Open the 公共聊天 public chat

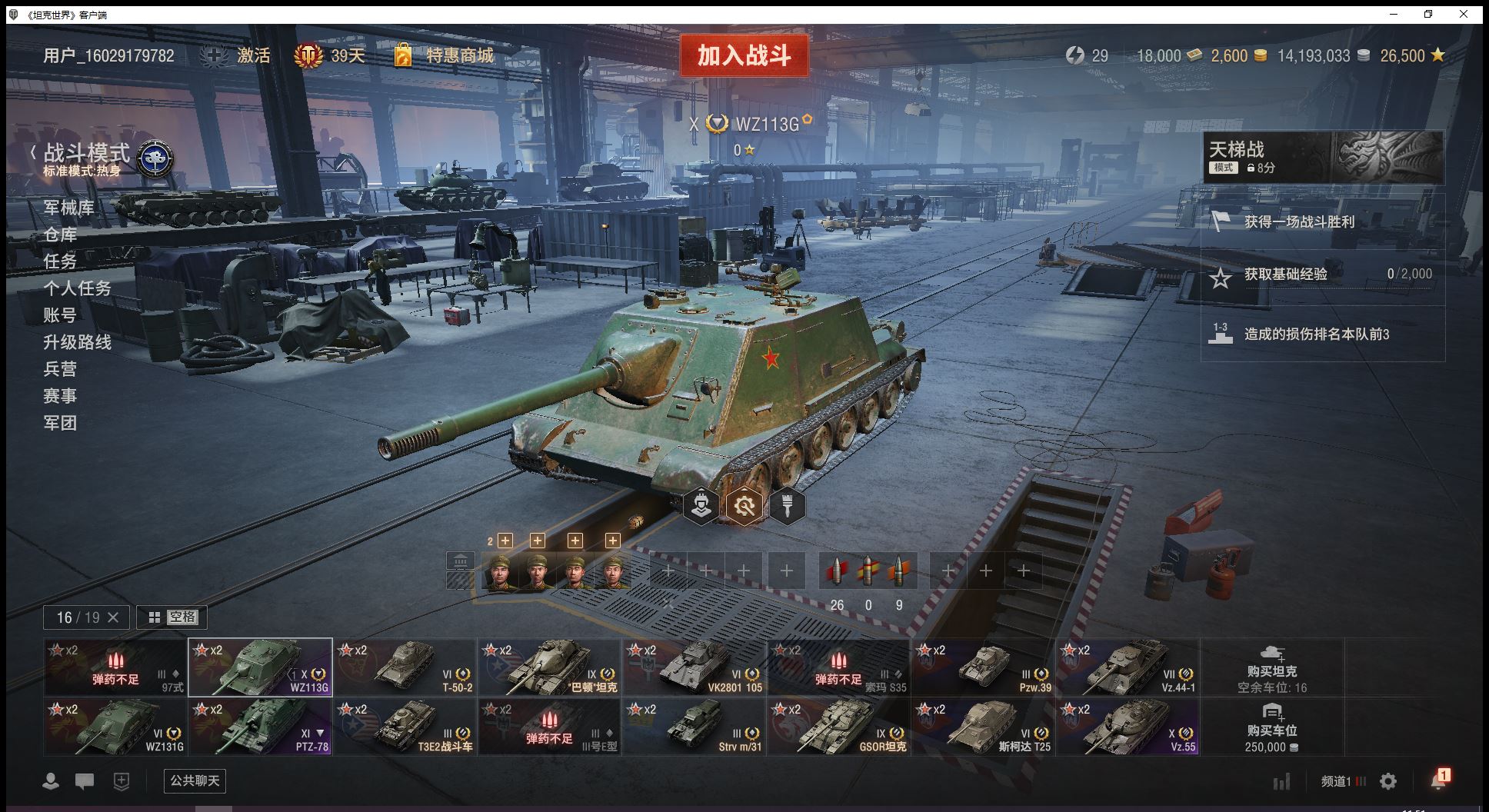(x=195, y=780)
